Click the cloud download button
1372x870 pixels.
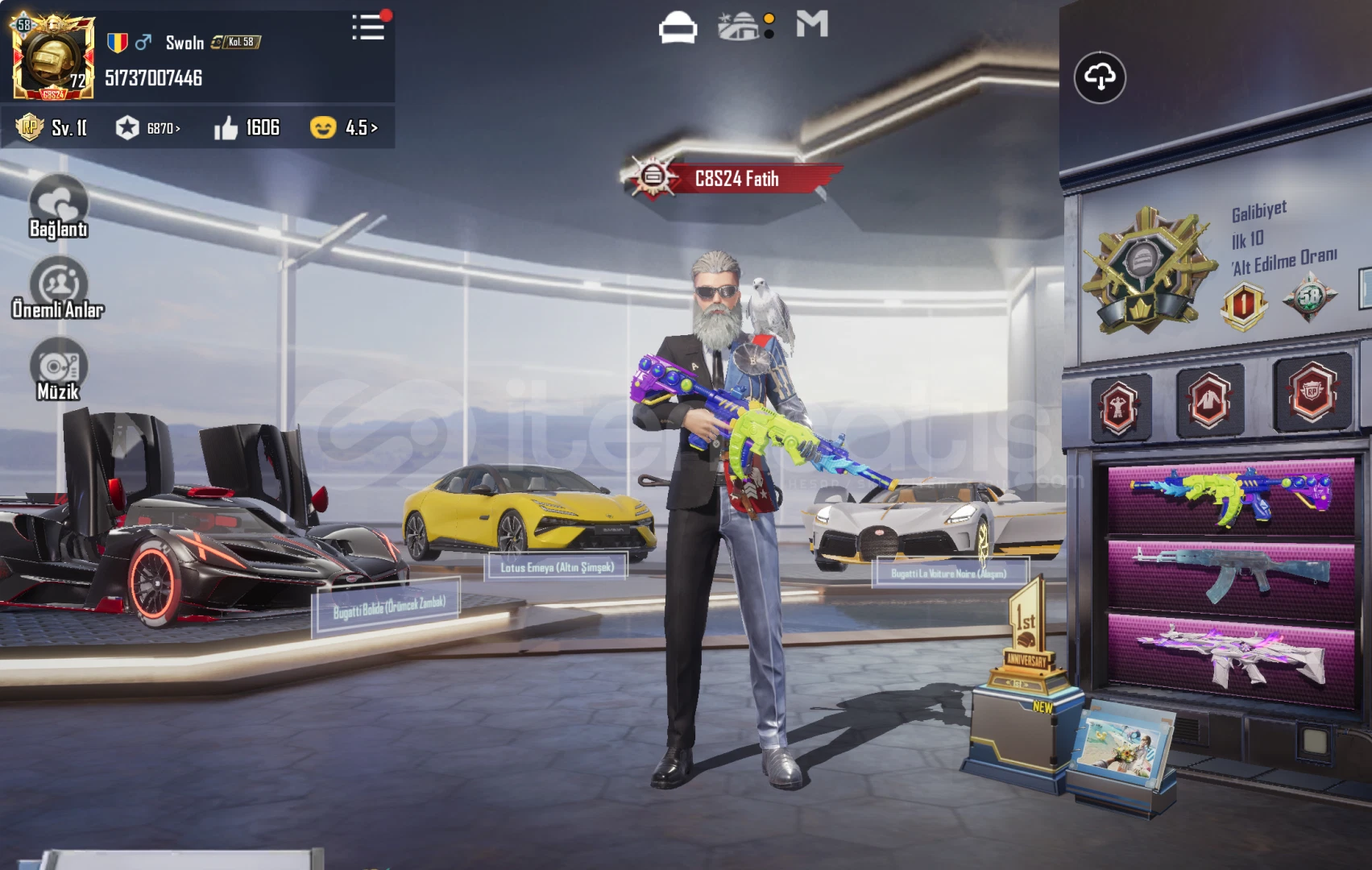pos(1100,77)
